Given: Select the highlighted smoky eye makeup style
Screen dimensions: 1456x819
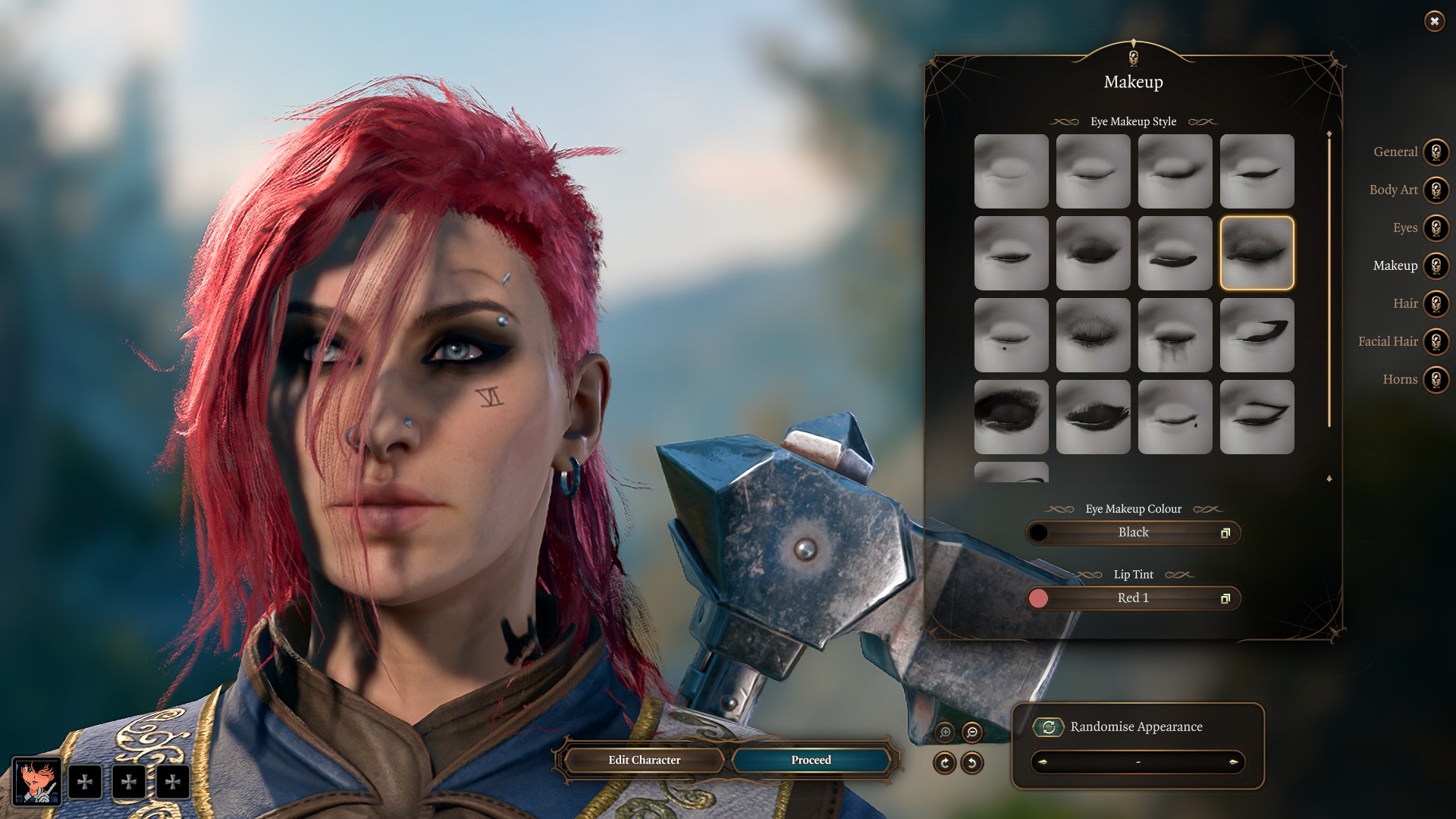Looking at the screenshot, I should point(1257,253).
